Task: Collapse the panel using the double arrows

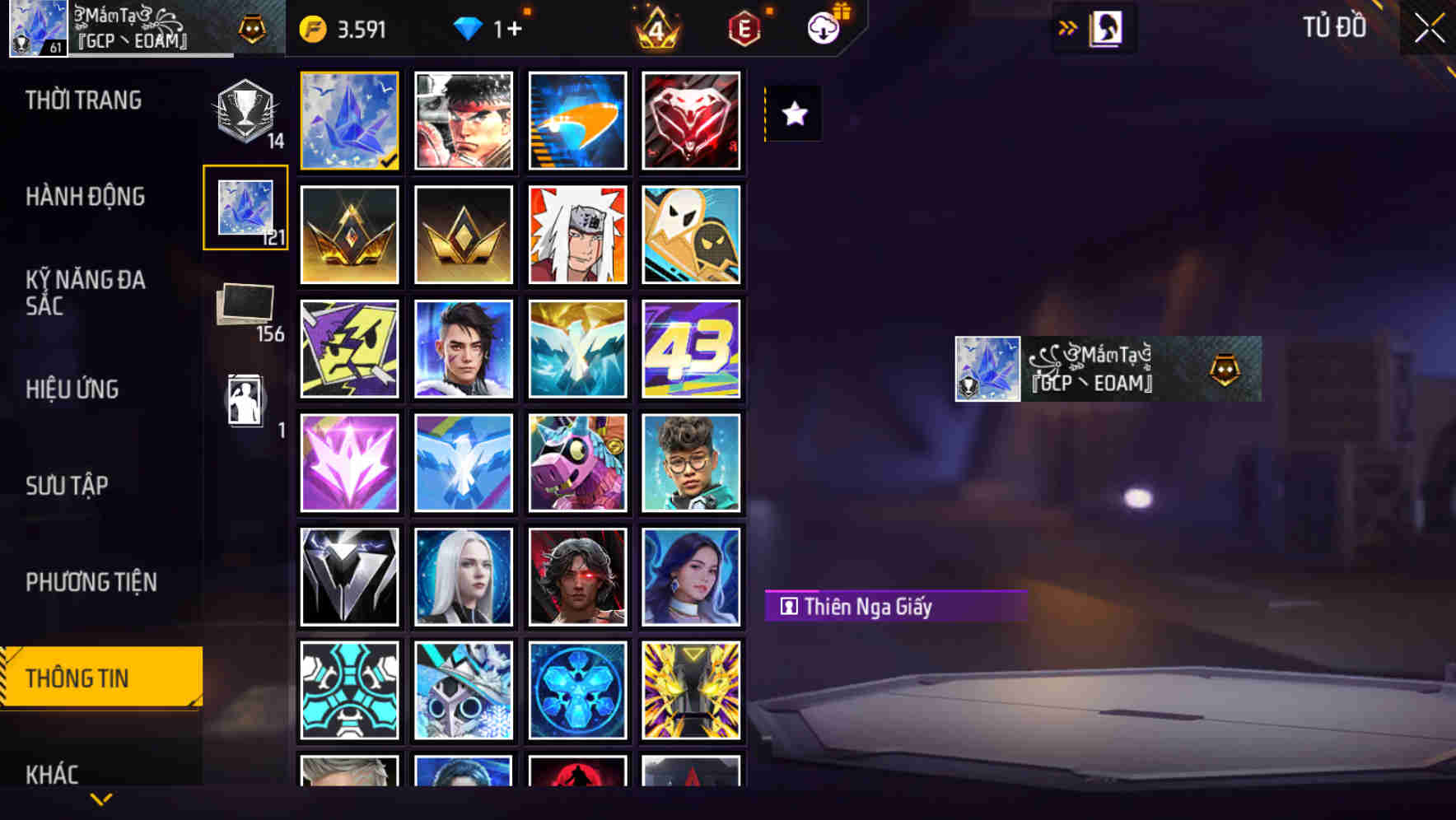Action: pos(1067,26)
